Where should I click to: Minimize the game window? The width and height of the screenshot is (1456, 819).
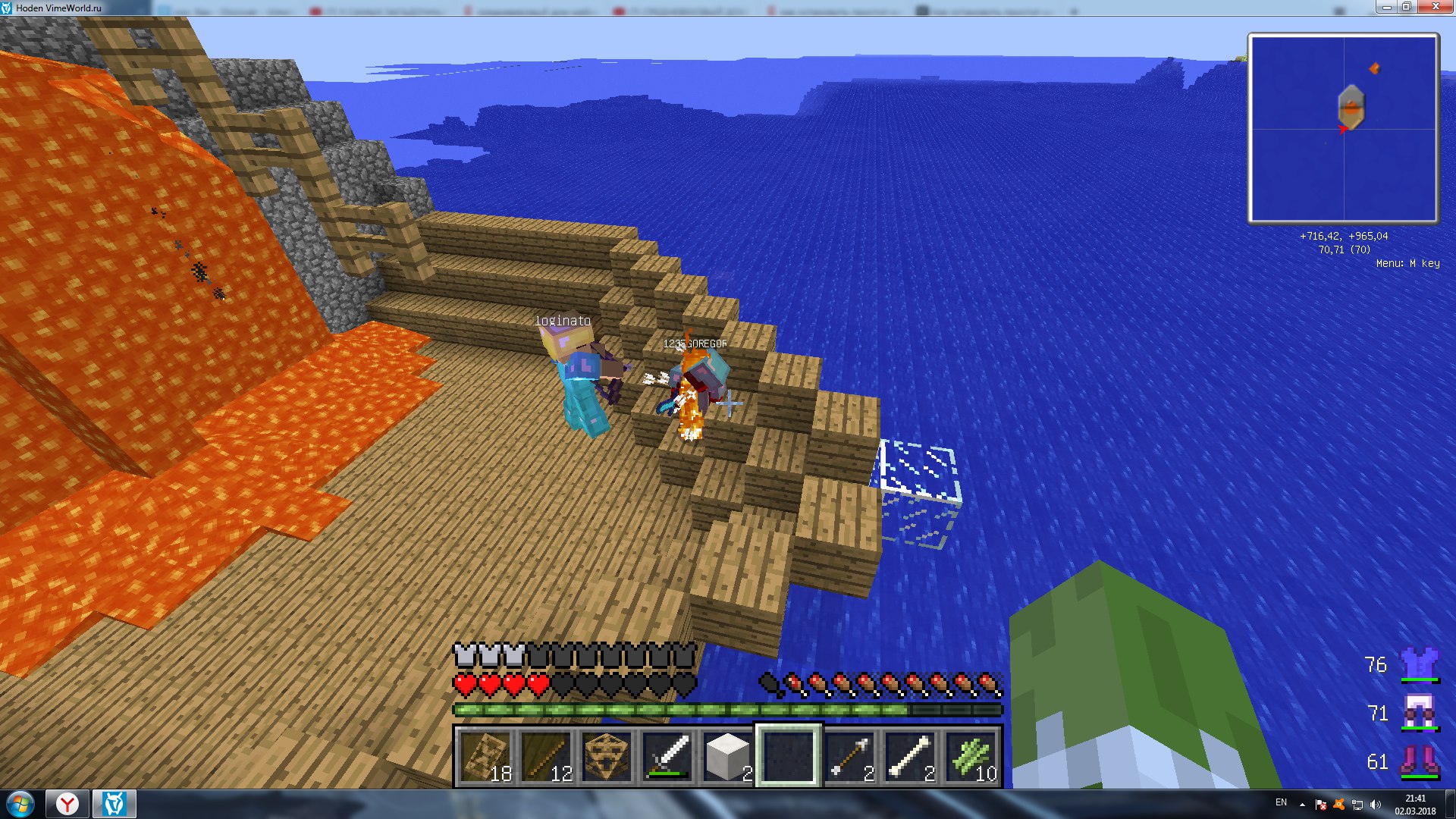(x=1386, y=7)
